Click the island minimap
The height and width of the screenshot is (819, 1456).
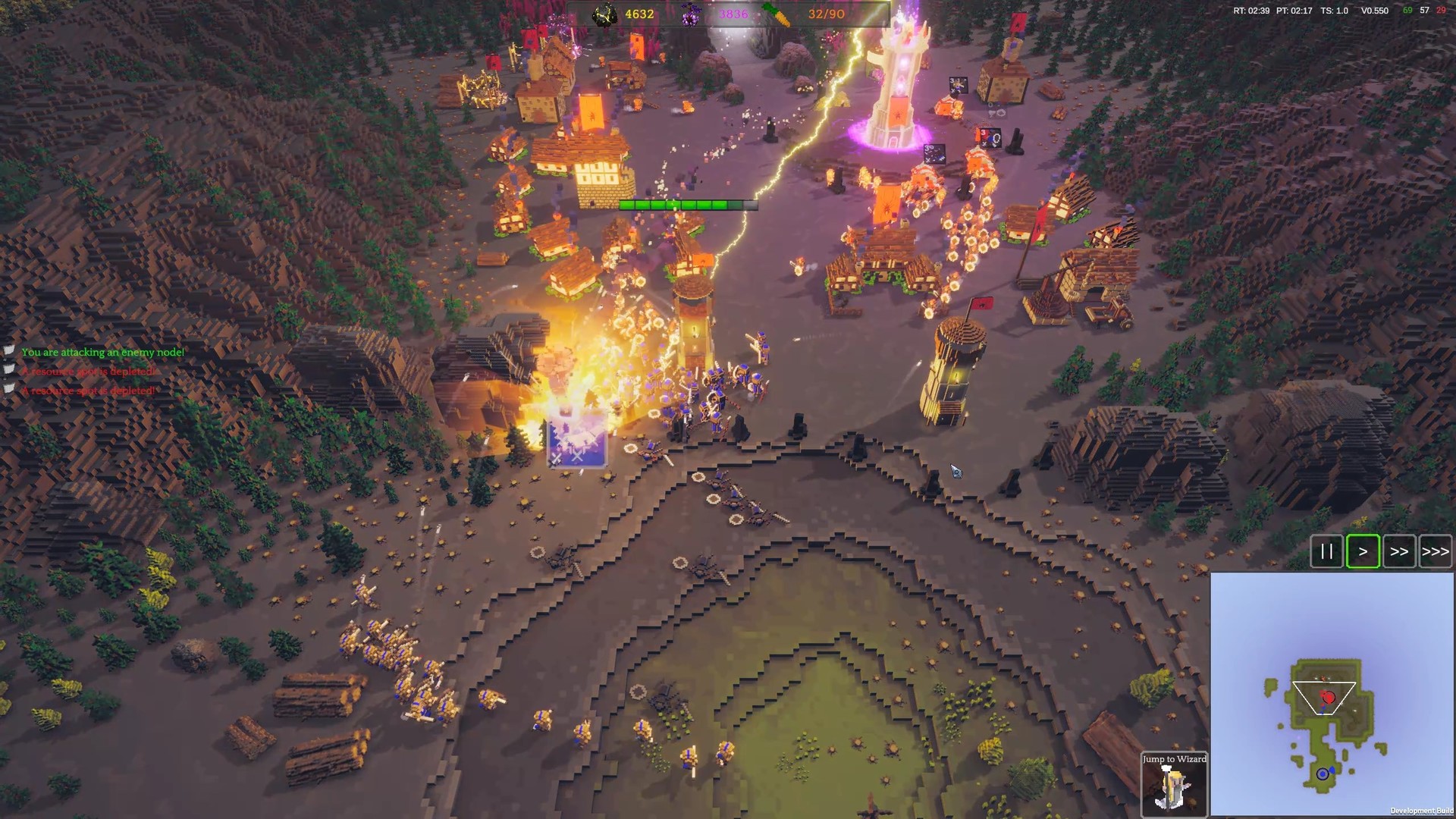1332,693
